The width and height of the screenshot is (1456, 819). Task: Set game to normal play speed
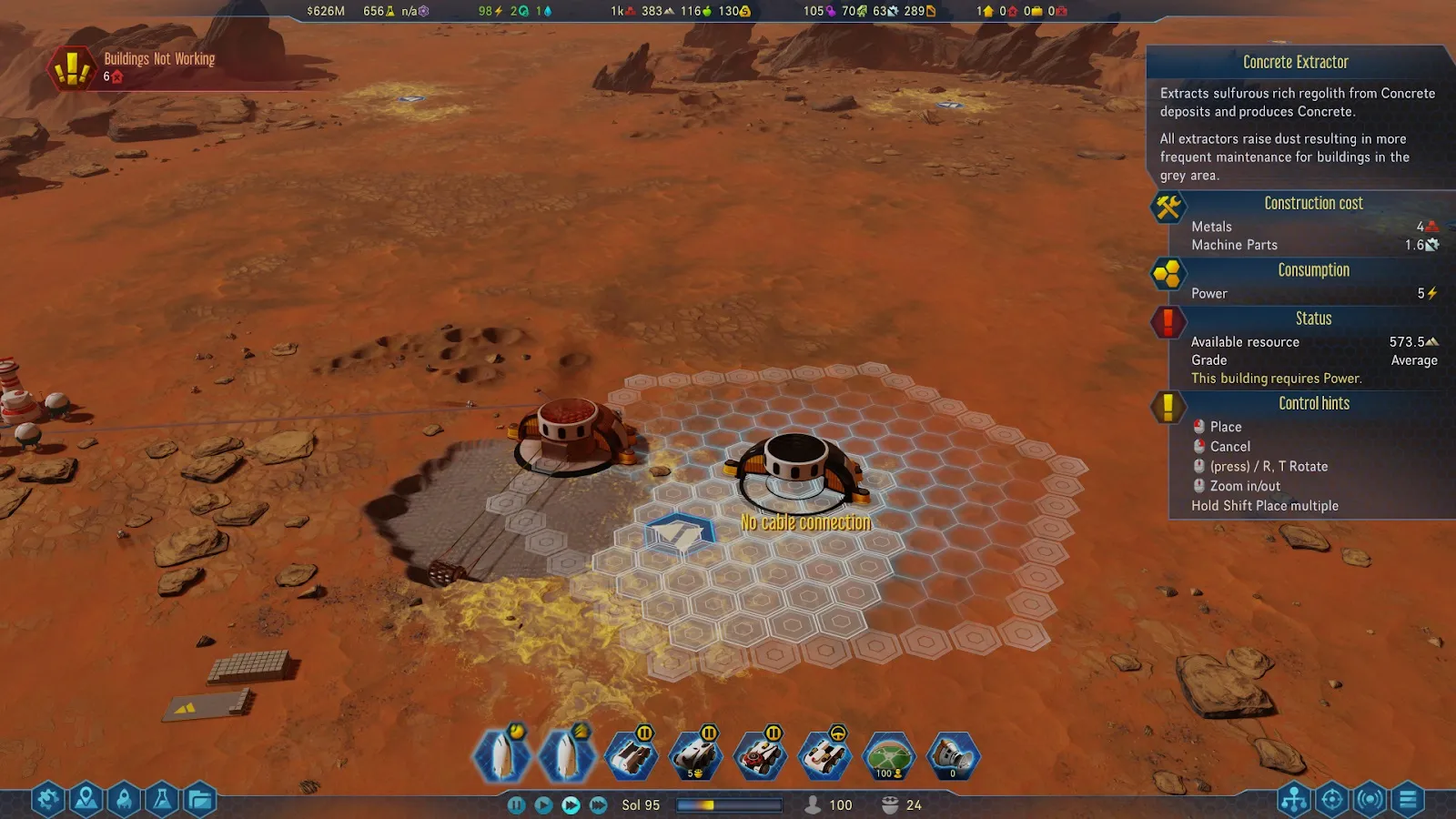pyautogui.click(x=543, y=805)
